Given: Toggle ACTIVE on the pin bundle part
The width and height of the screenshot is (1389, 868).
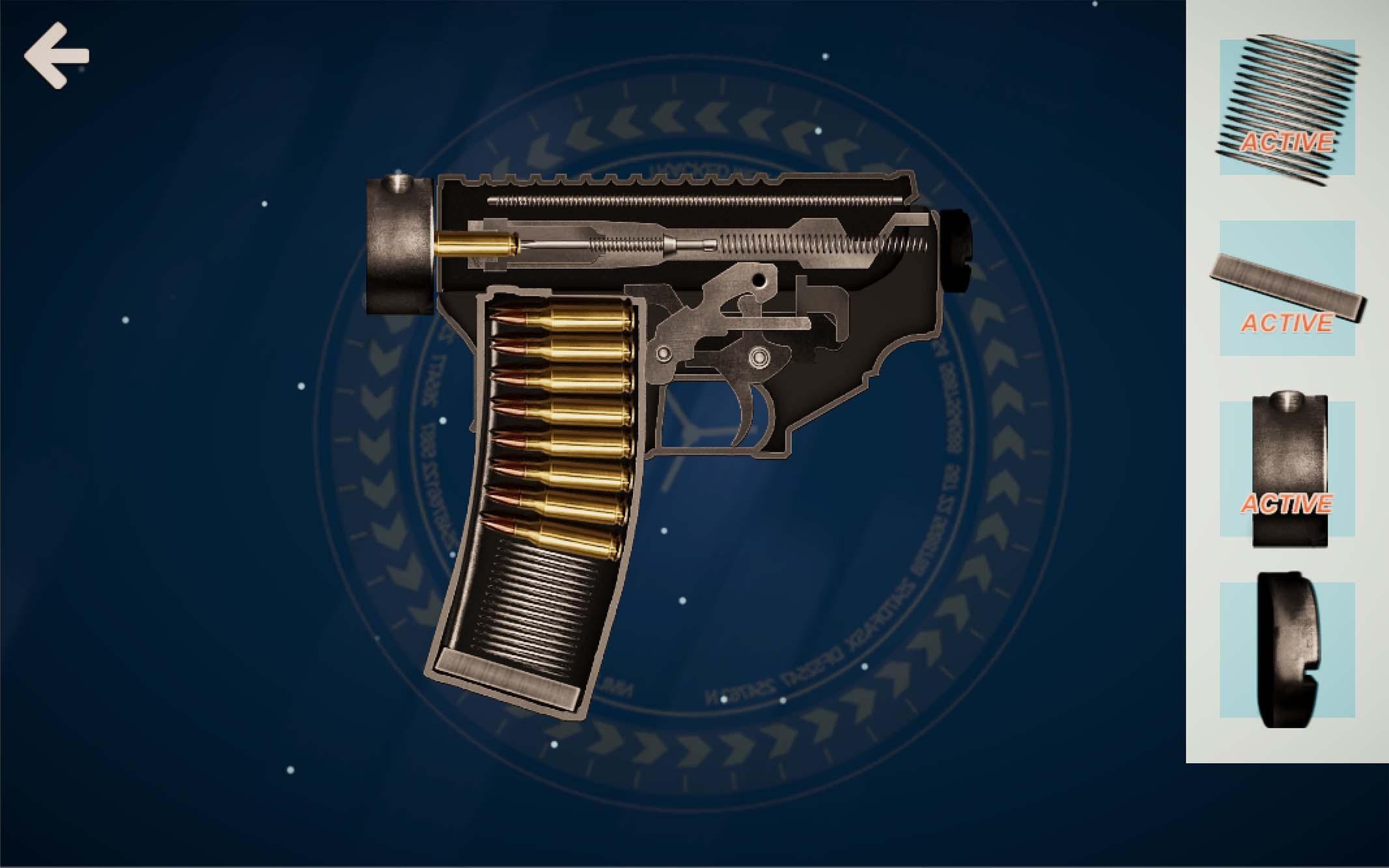Looking at the screenshot, I should click(x=1292, y=139).
